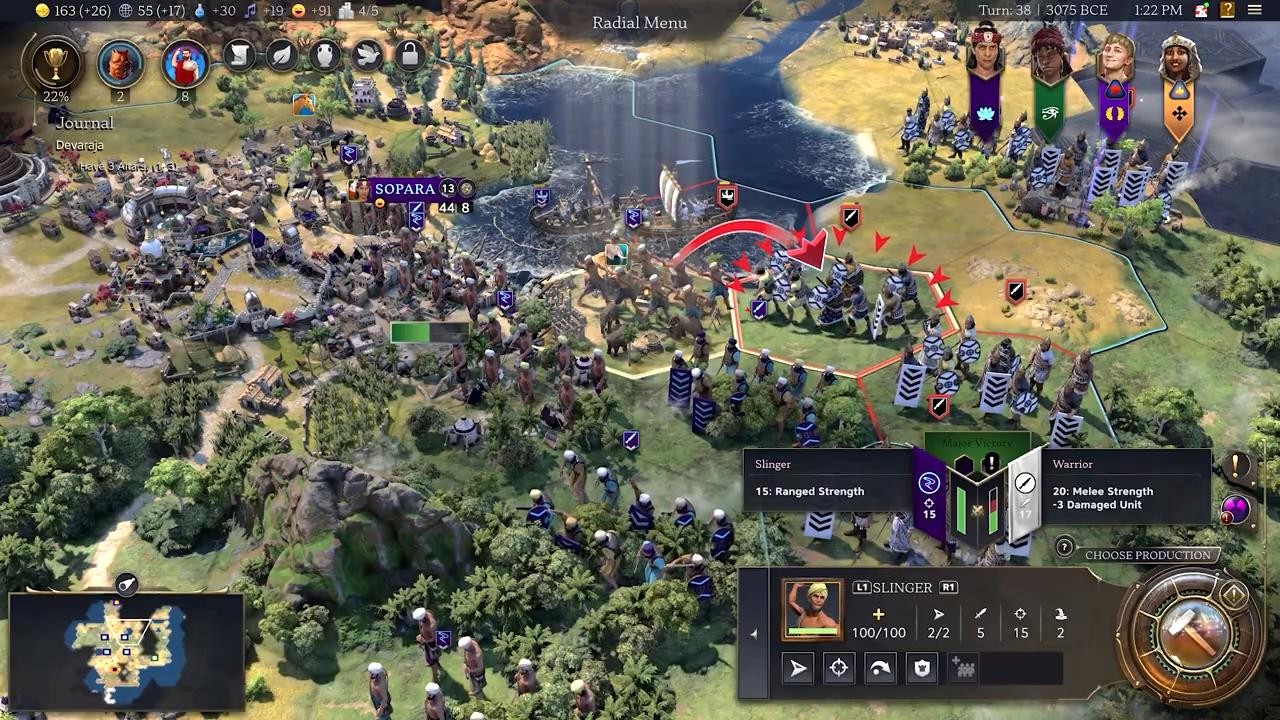Viewport: 1280px width, 720px height.
Task: Open the tech tree mask icon
Action: coord(120,65)
